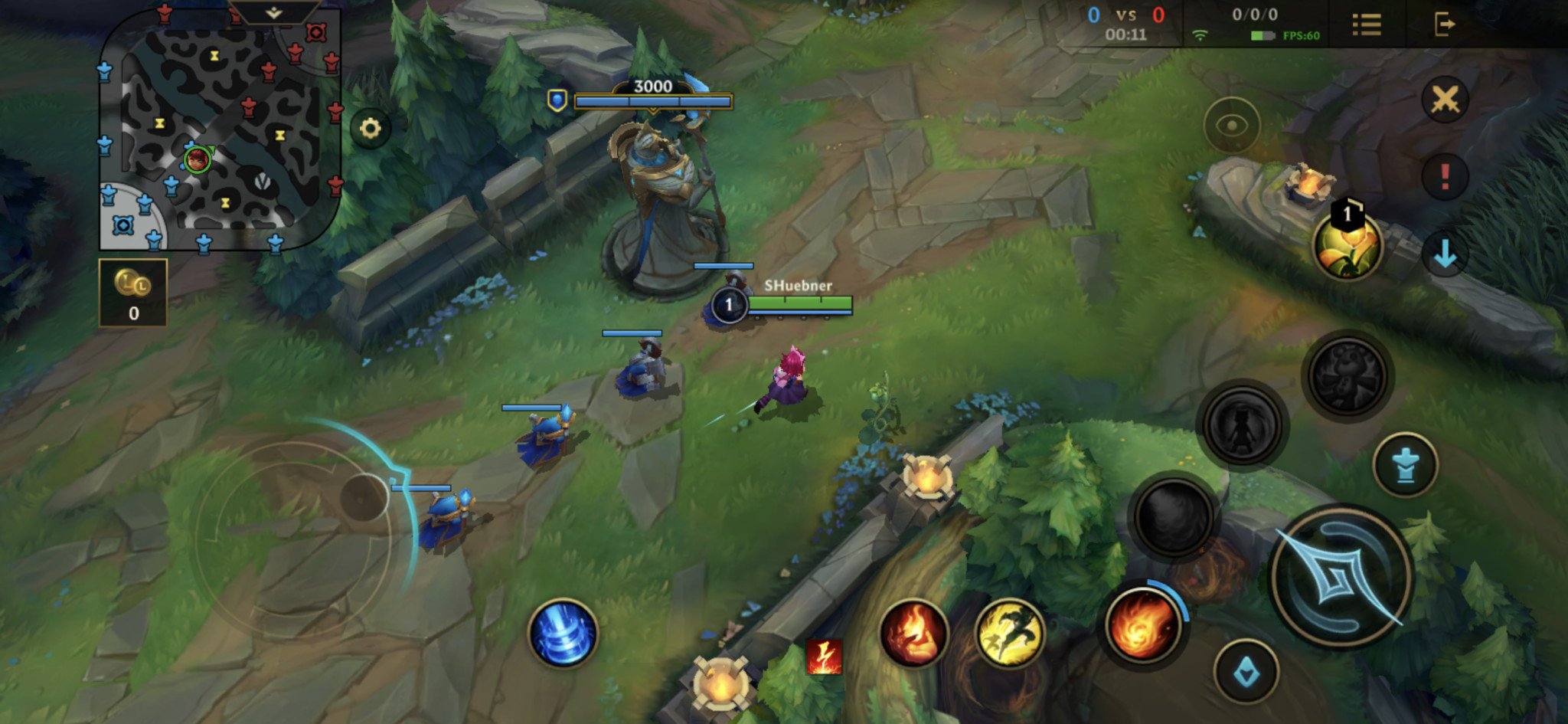Select the small red lightning rune icon
The image size is (1568, 724).
[824, 657]
